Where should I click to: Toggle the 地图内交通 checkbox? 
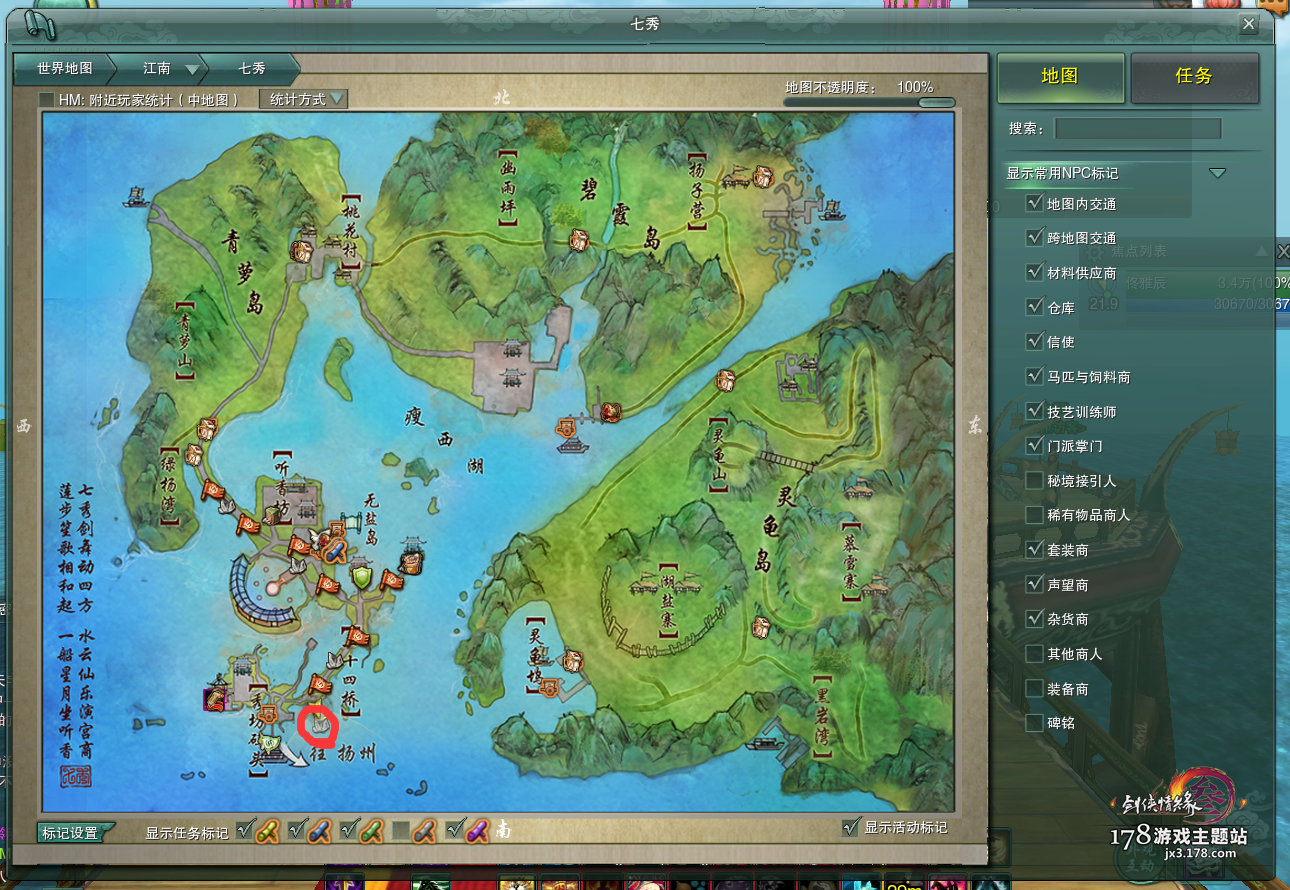point(1035,204)
